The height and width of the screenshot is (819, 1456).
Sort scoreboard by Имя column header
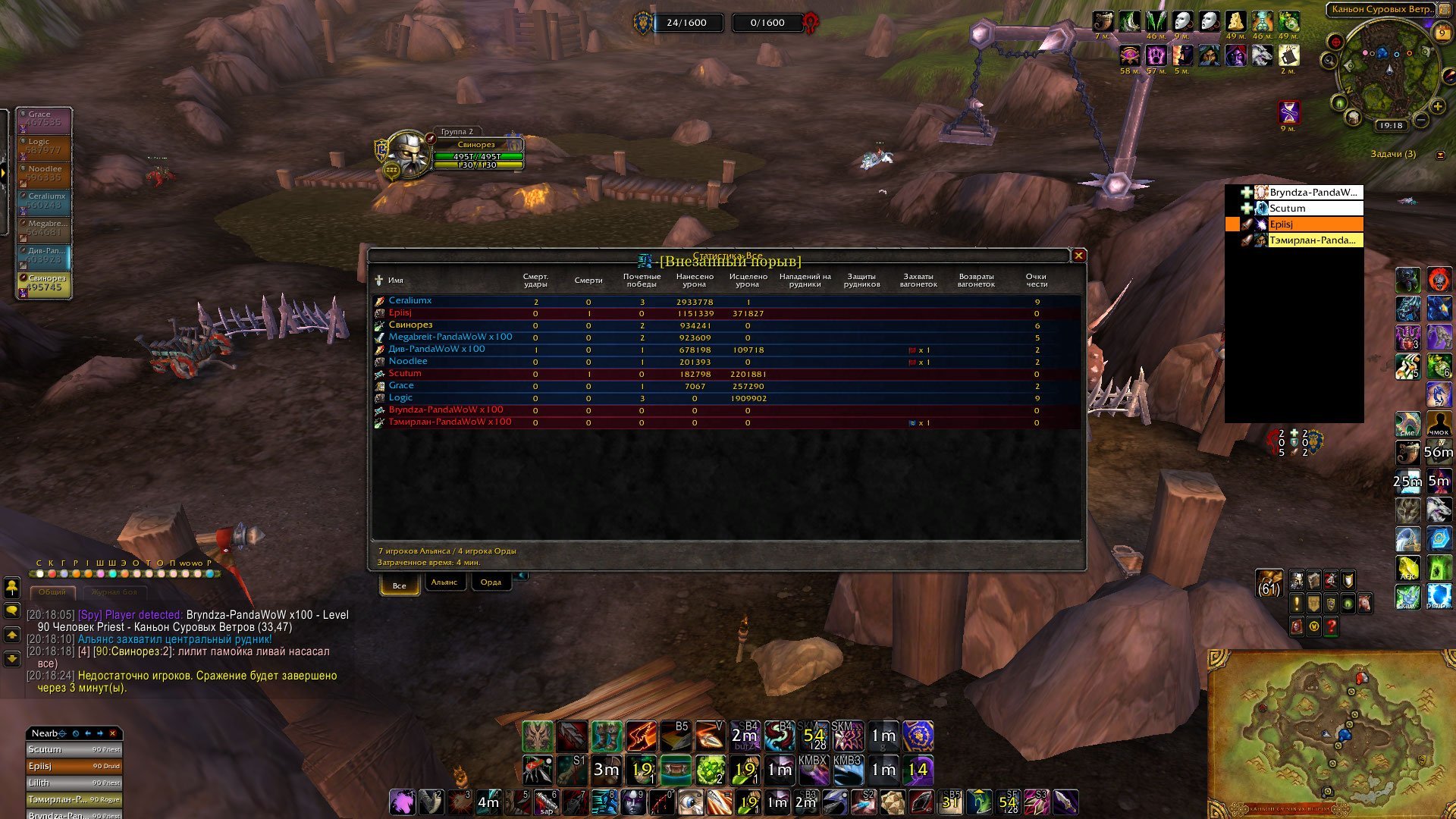[x=396, y=281]
